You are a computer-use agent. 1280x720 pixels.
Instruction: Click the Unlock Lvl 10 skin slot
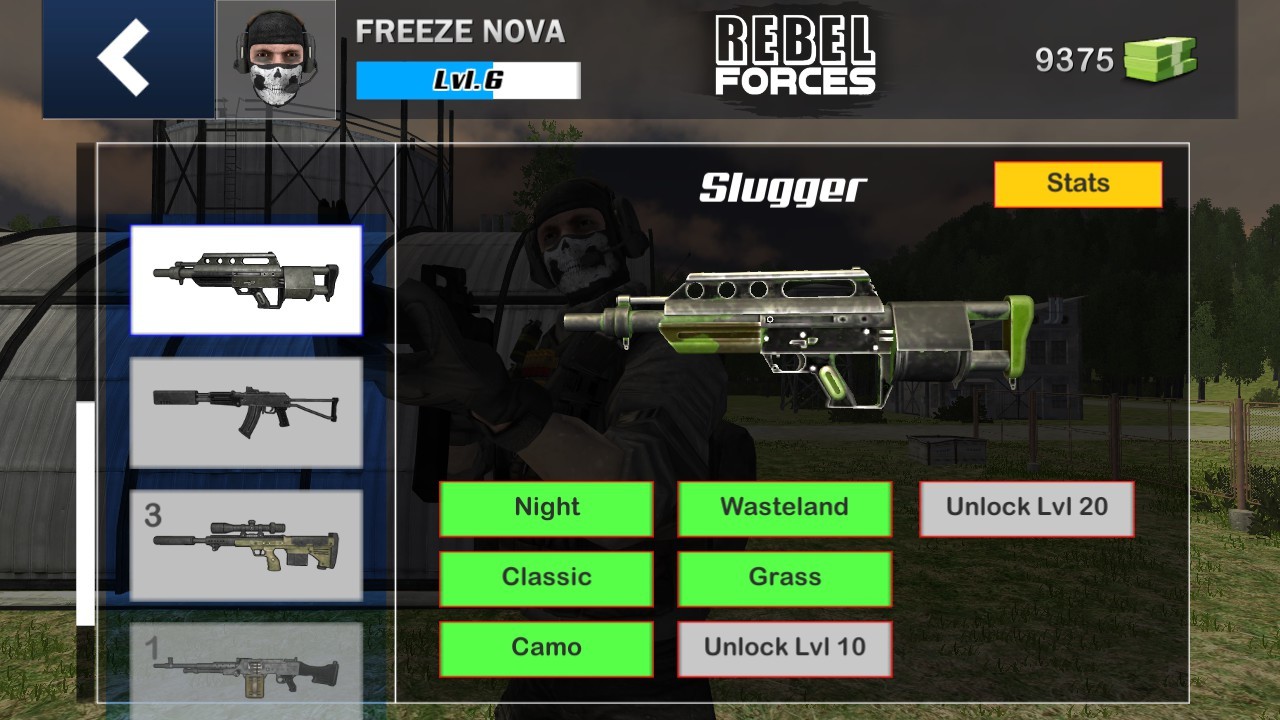tap(784, 648)
